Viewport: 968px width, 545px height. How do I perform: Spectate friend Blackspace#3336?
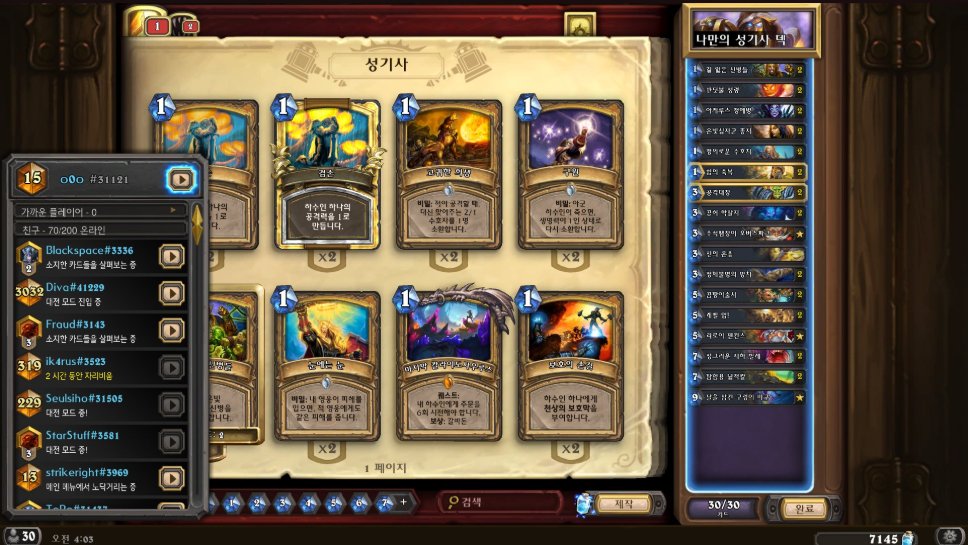tap(172, 256)
